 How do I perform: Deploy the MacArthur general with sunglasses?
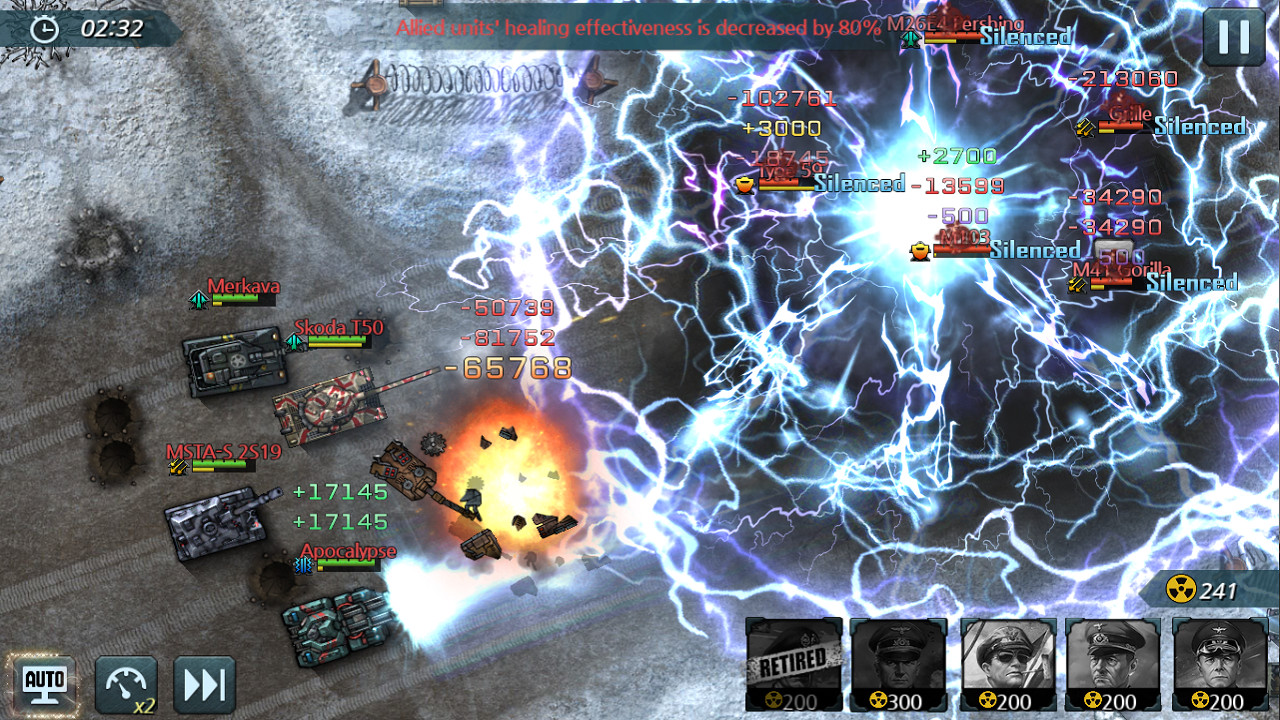pyautogui.click(x=1006, y=664)
